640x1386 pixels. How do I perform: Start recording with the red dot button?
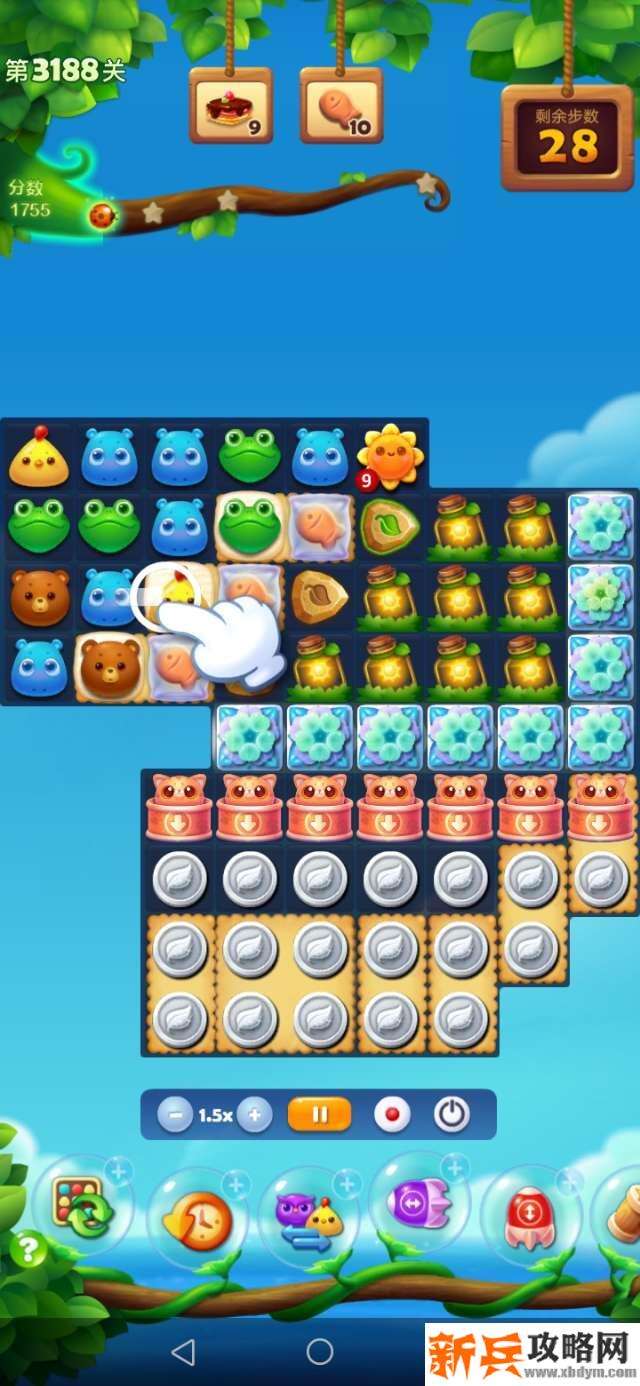click(x=391, y=1114)
